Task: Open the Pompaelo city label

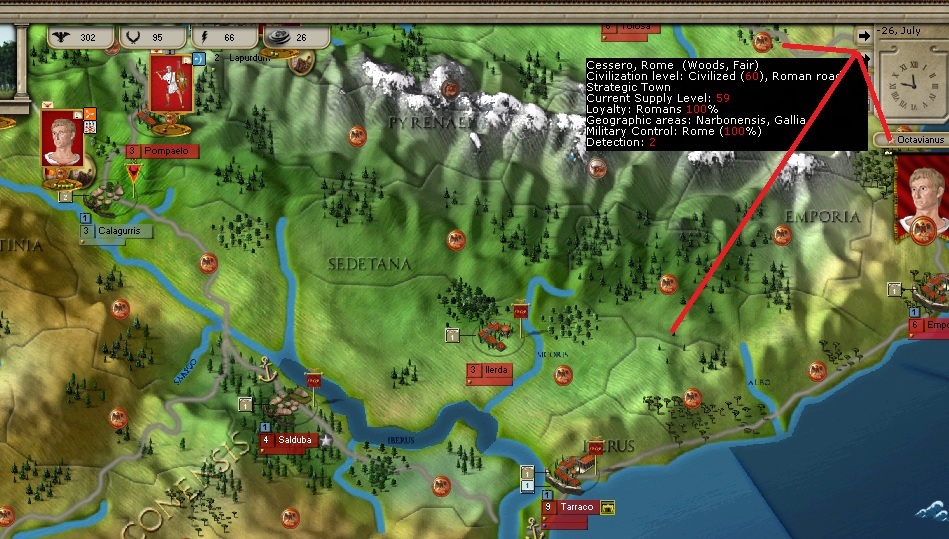Action: 163,151
